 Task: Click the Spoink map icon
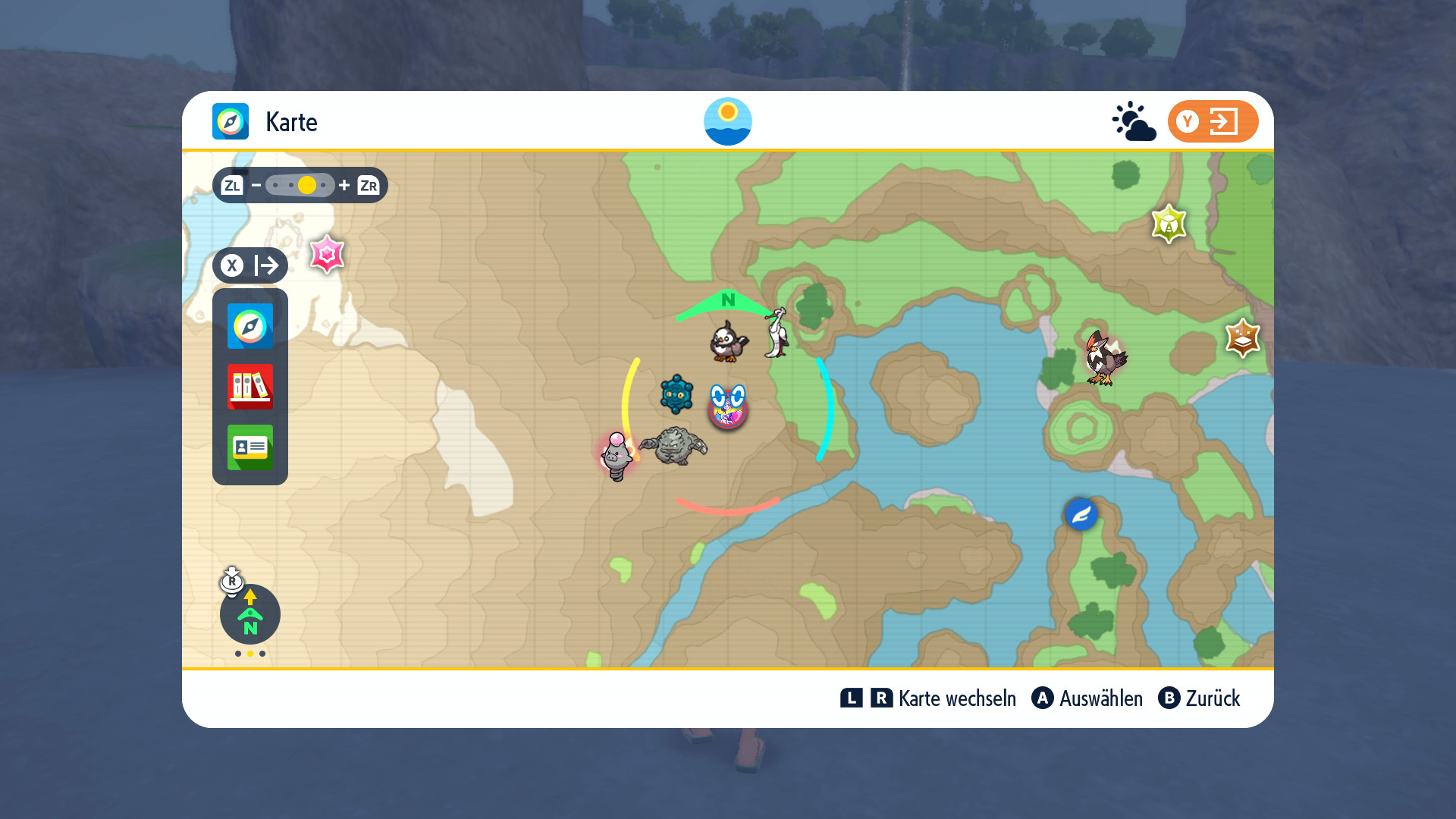(616, 457)
